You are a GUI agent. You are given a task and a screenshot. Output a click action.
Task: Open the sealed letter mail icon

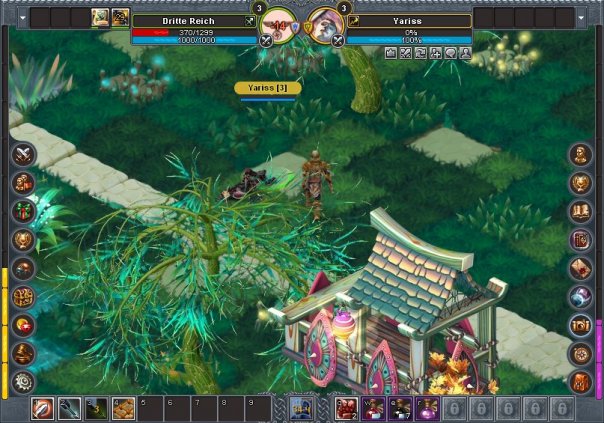(x=581, y=268)
